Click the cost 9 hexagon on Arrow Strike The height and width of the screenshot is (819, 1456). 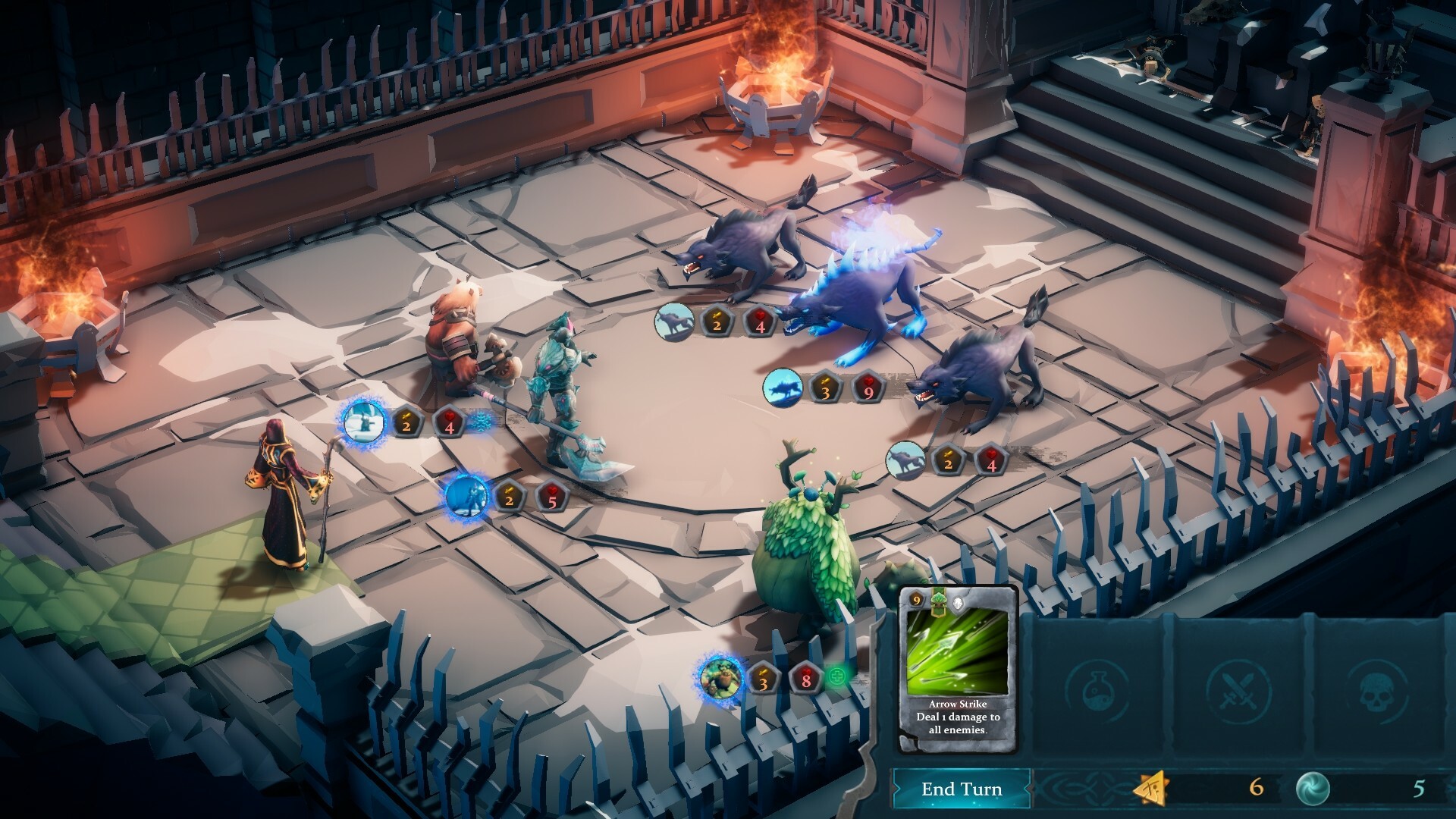coord(916,601)
